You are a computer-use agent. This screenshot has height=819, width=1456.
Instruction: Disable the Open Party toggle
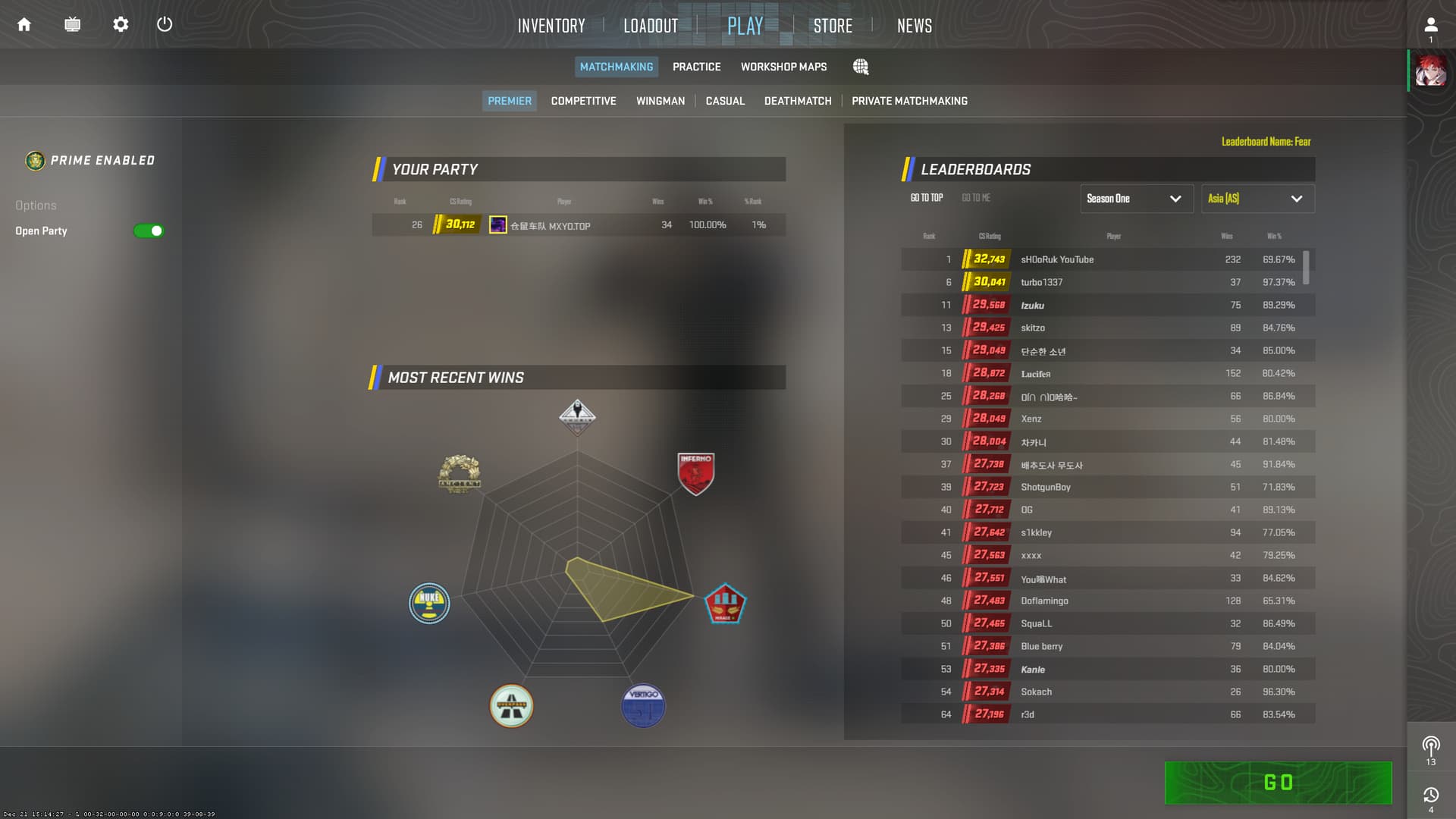(149, 231)
